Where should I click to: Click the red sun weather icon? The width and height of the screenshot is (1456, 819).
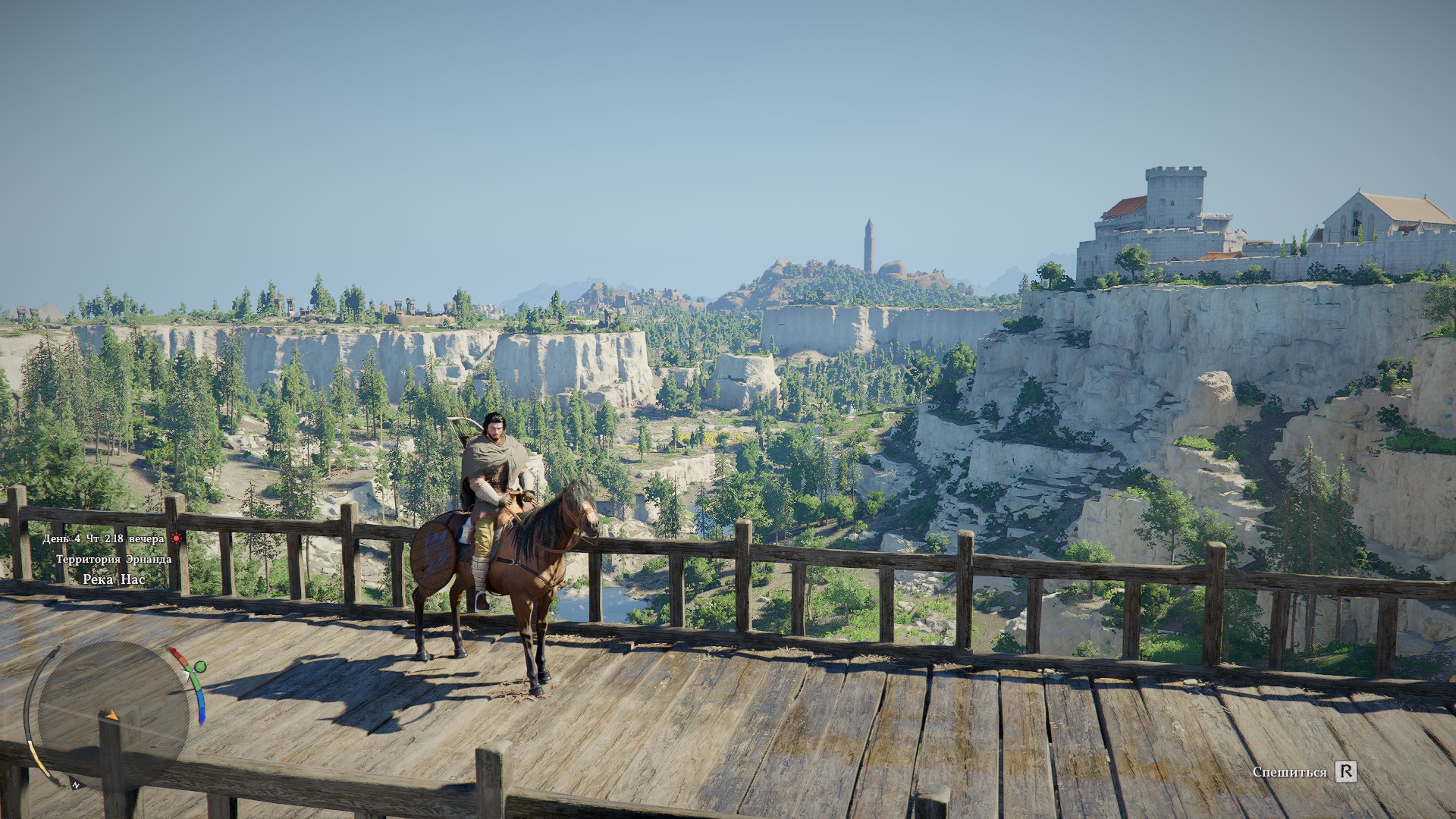(x=177, y=538)
